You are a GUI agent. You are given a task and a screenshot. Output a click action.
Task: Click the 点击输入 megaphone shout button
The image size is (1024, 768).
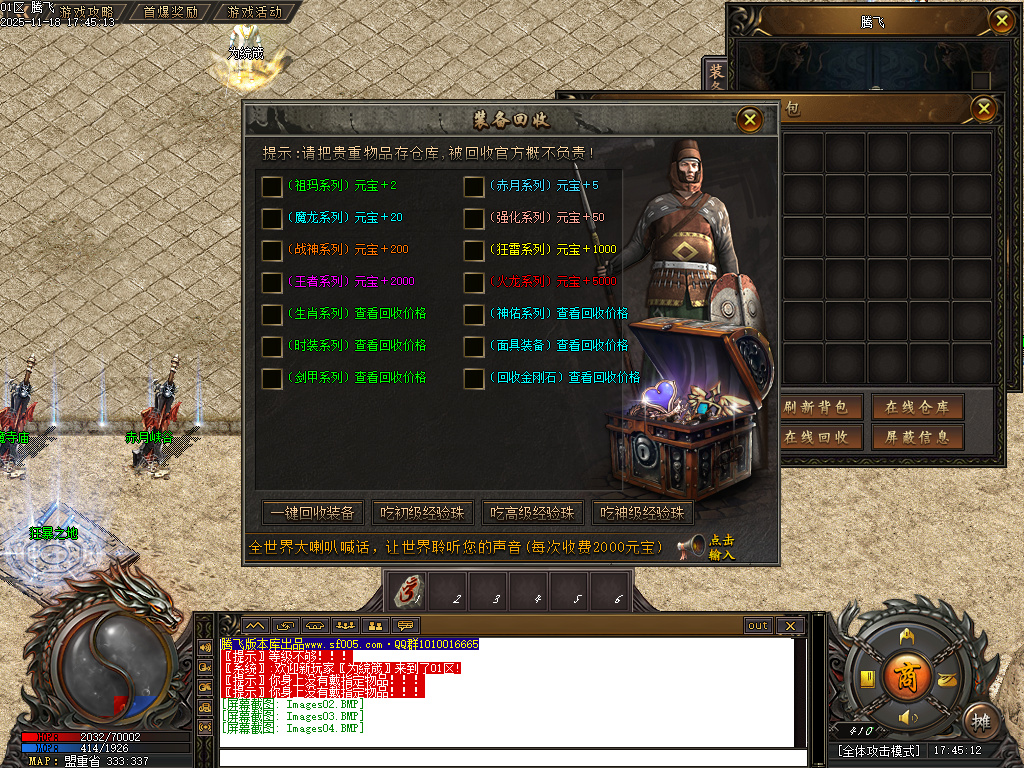[x=710, y=547]
